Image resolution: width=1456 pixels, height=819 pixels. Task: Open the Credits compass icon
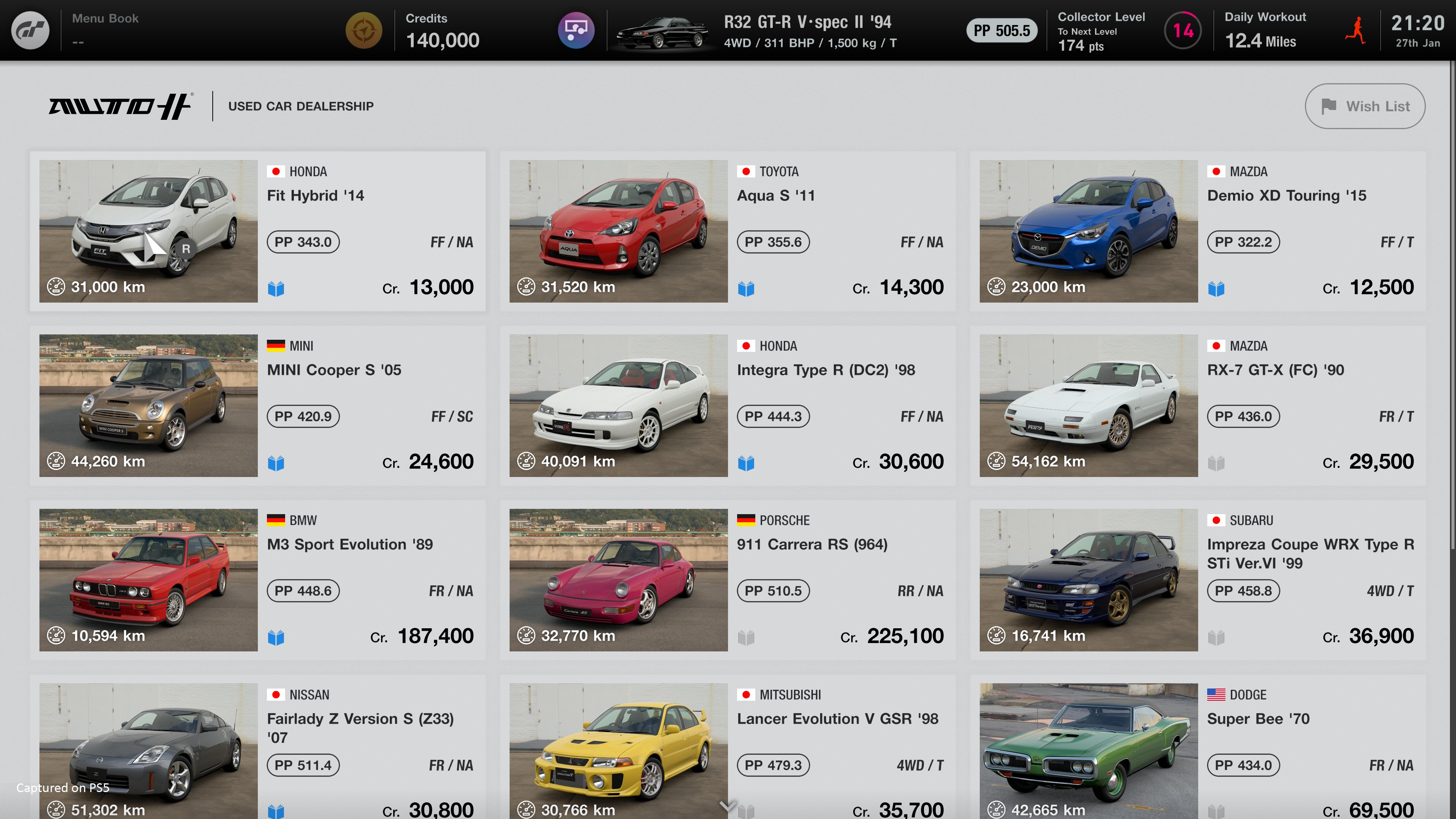click(x=364, y=30)
